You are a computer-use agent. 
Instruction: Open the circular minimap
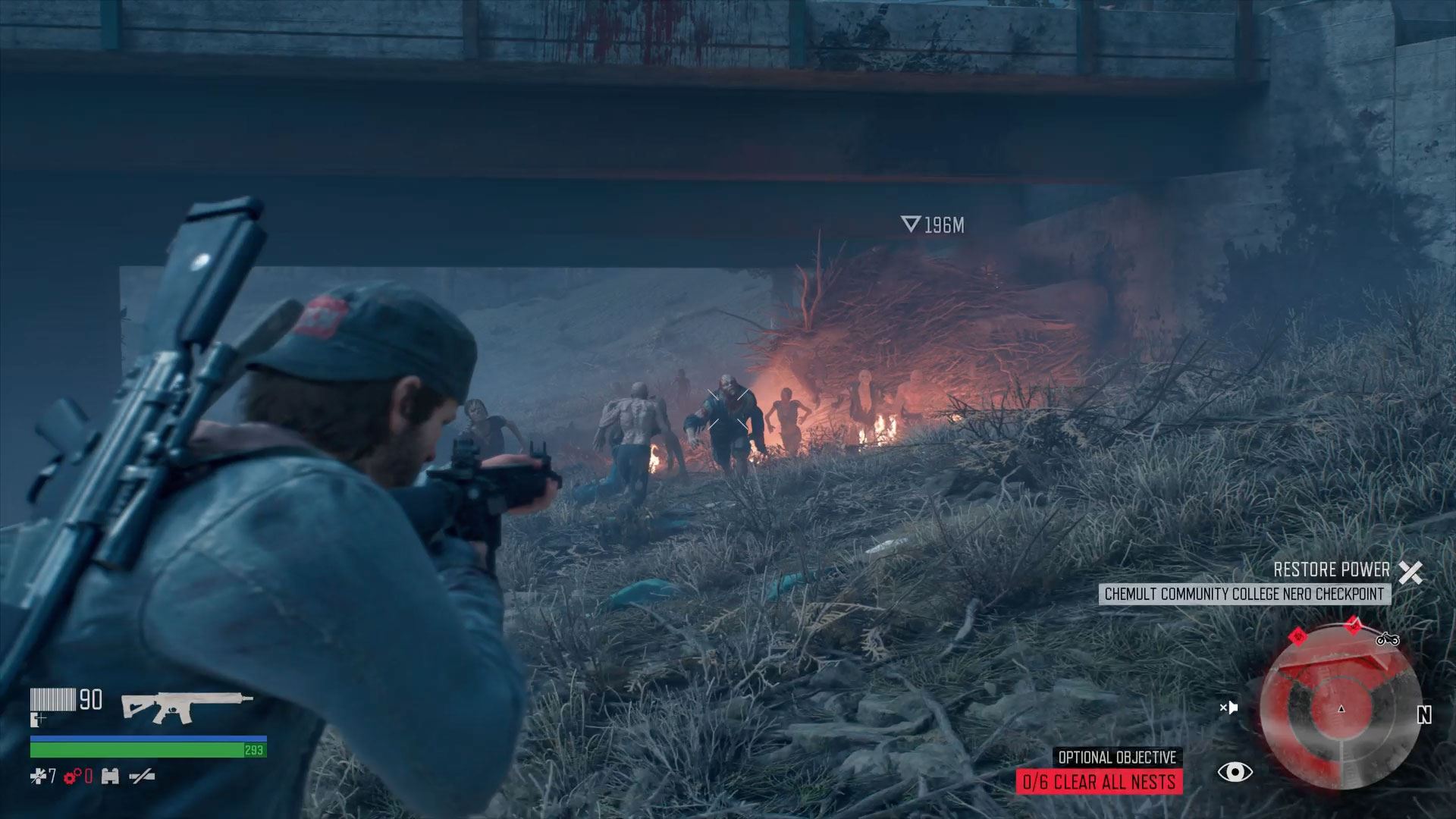click(1340, 708)
